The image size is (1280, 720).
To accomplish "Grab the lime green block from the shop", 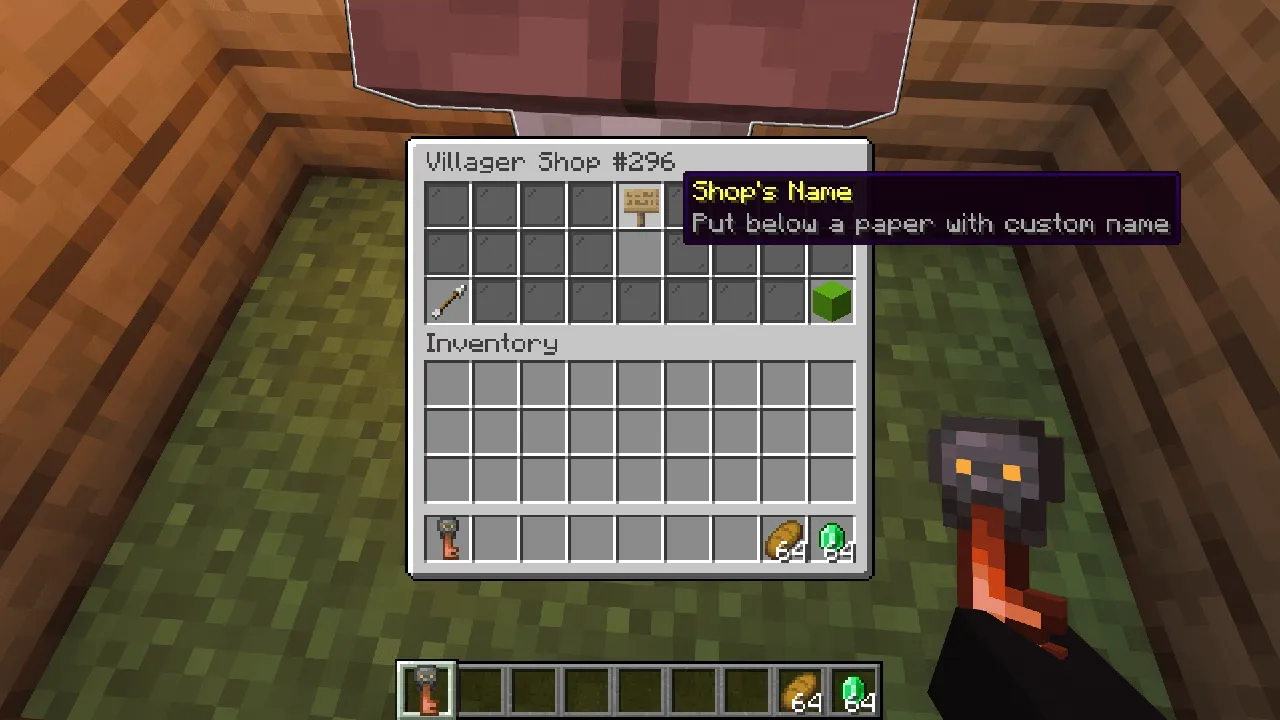I will coord(830,301).
